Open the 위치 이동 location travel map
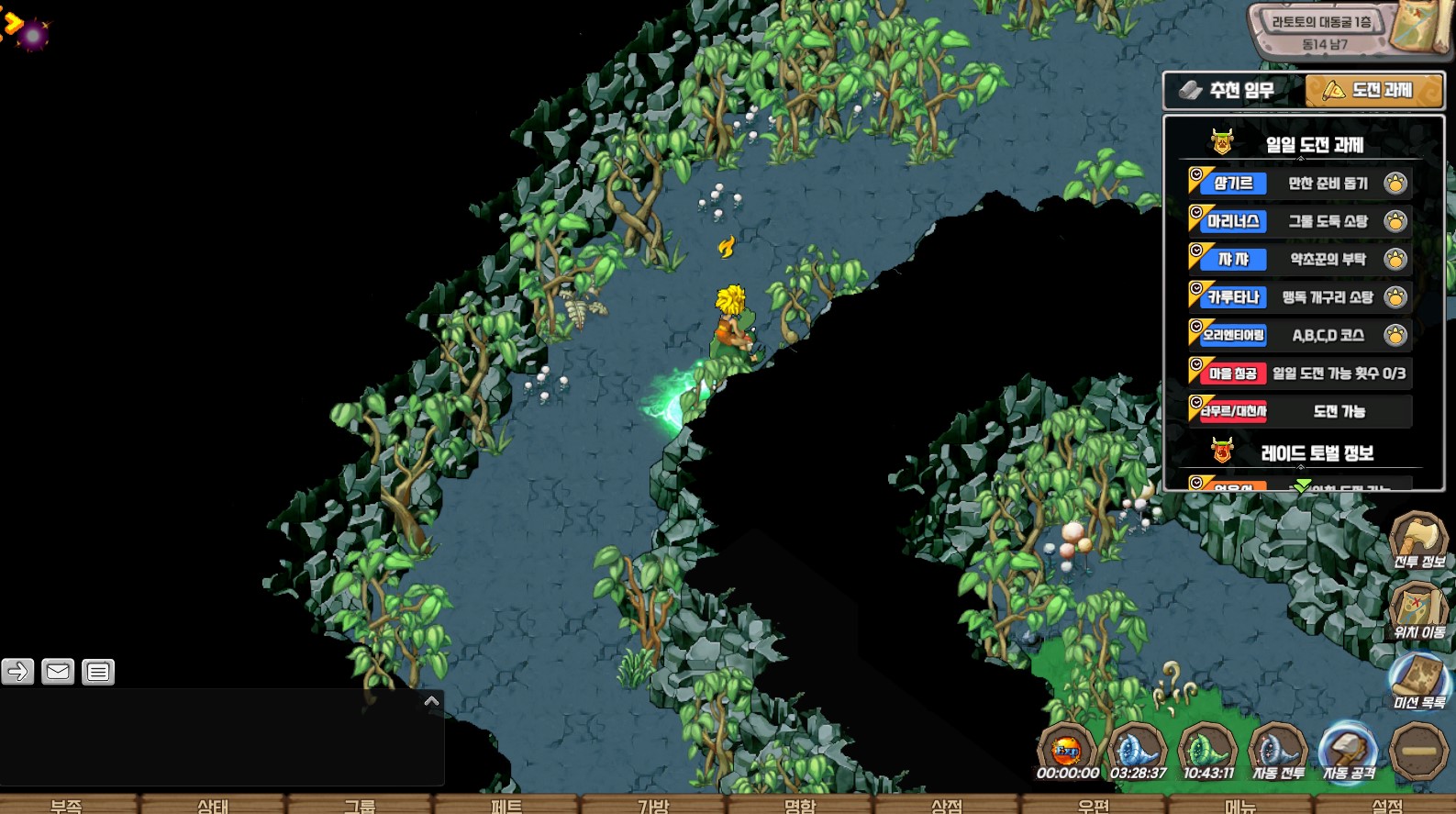The height and width of the screenshot is (814, 1456). 1417,611
